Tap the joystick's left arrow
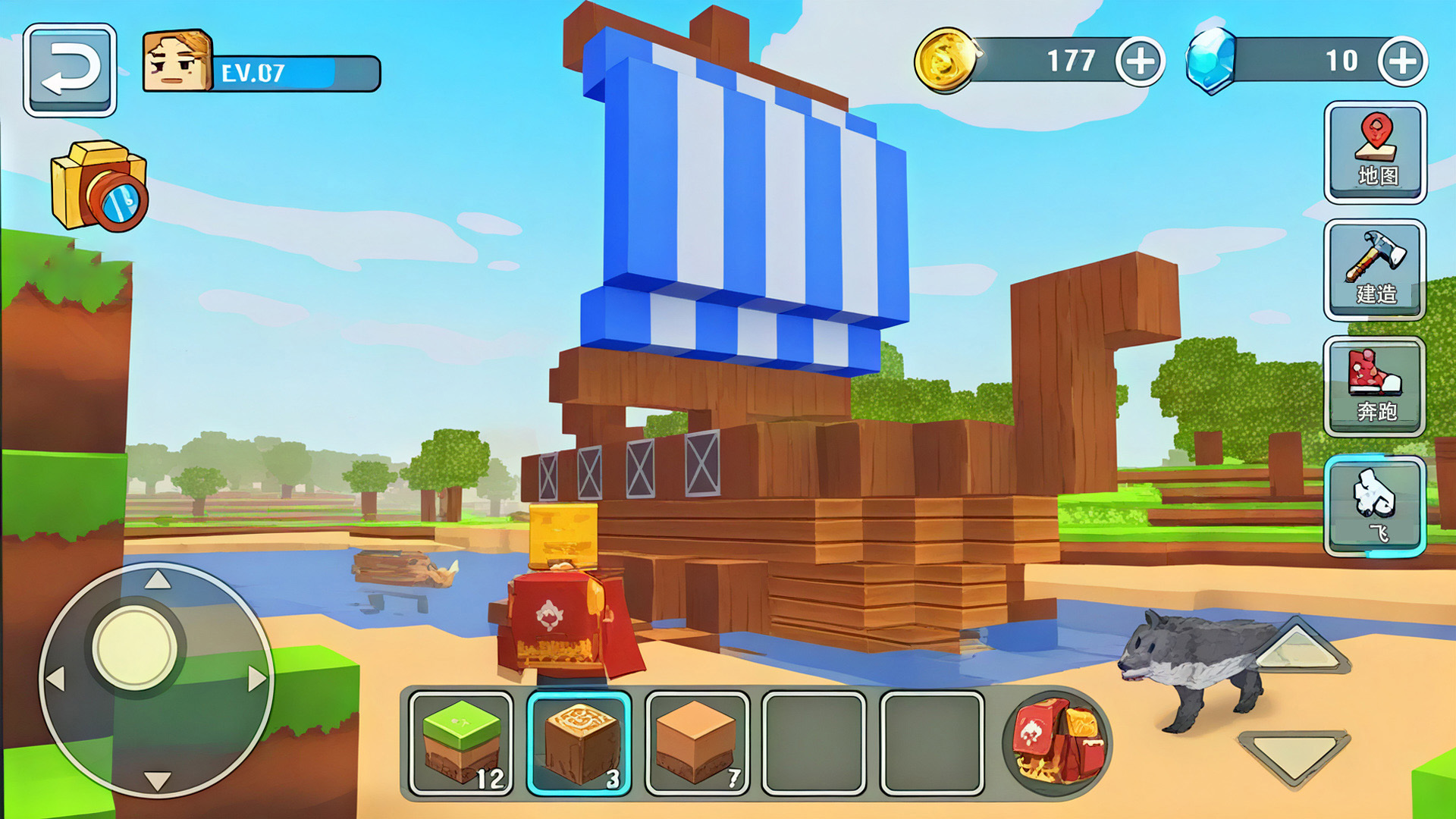The image size is (1456, 819). [x=57, y=679]
